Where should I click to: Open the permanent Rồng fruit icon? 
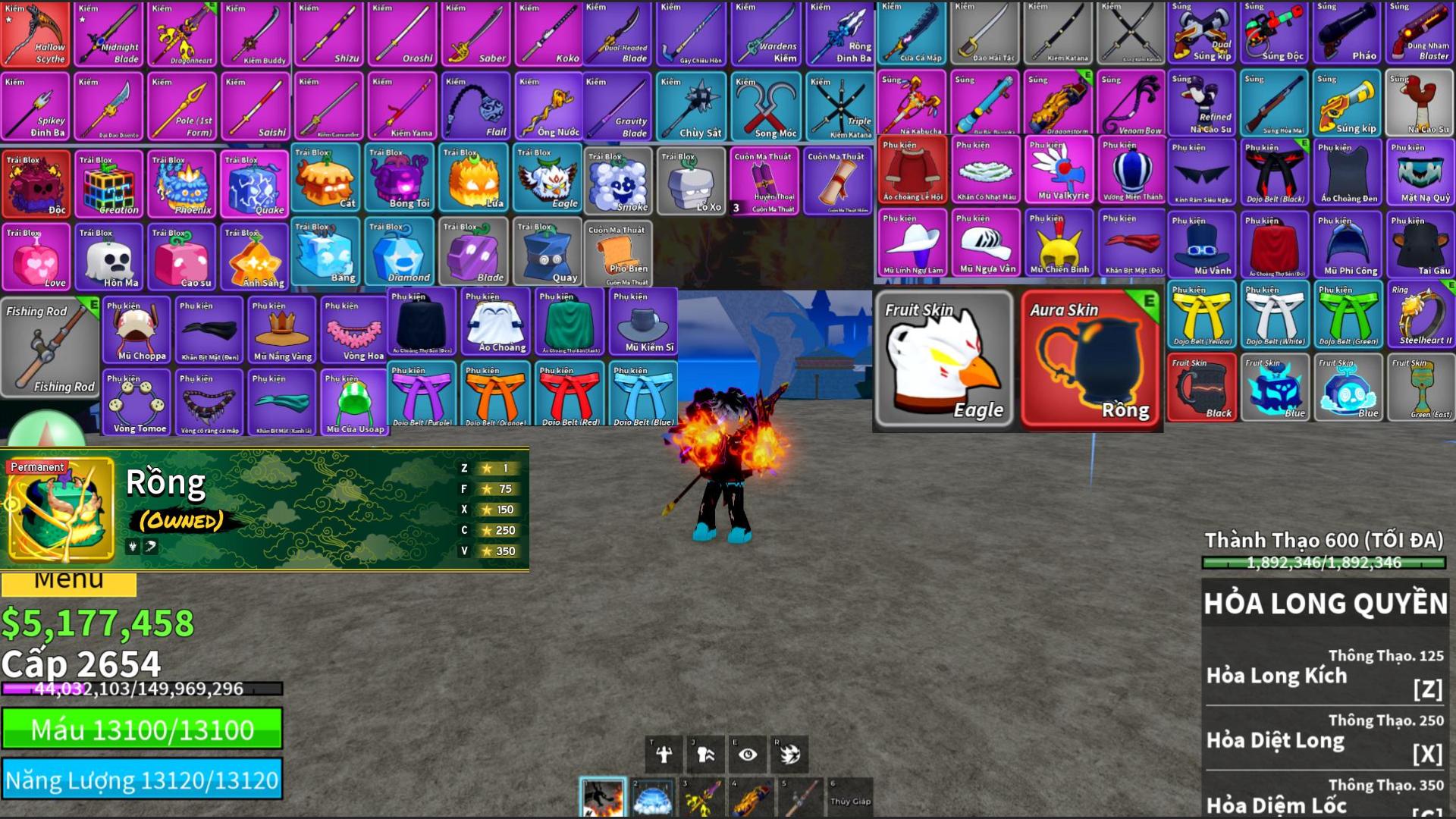61,509
